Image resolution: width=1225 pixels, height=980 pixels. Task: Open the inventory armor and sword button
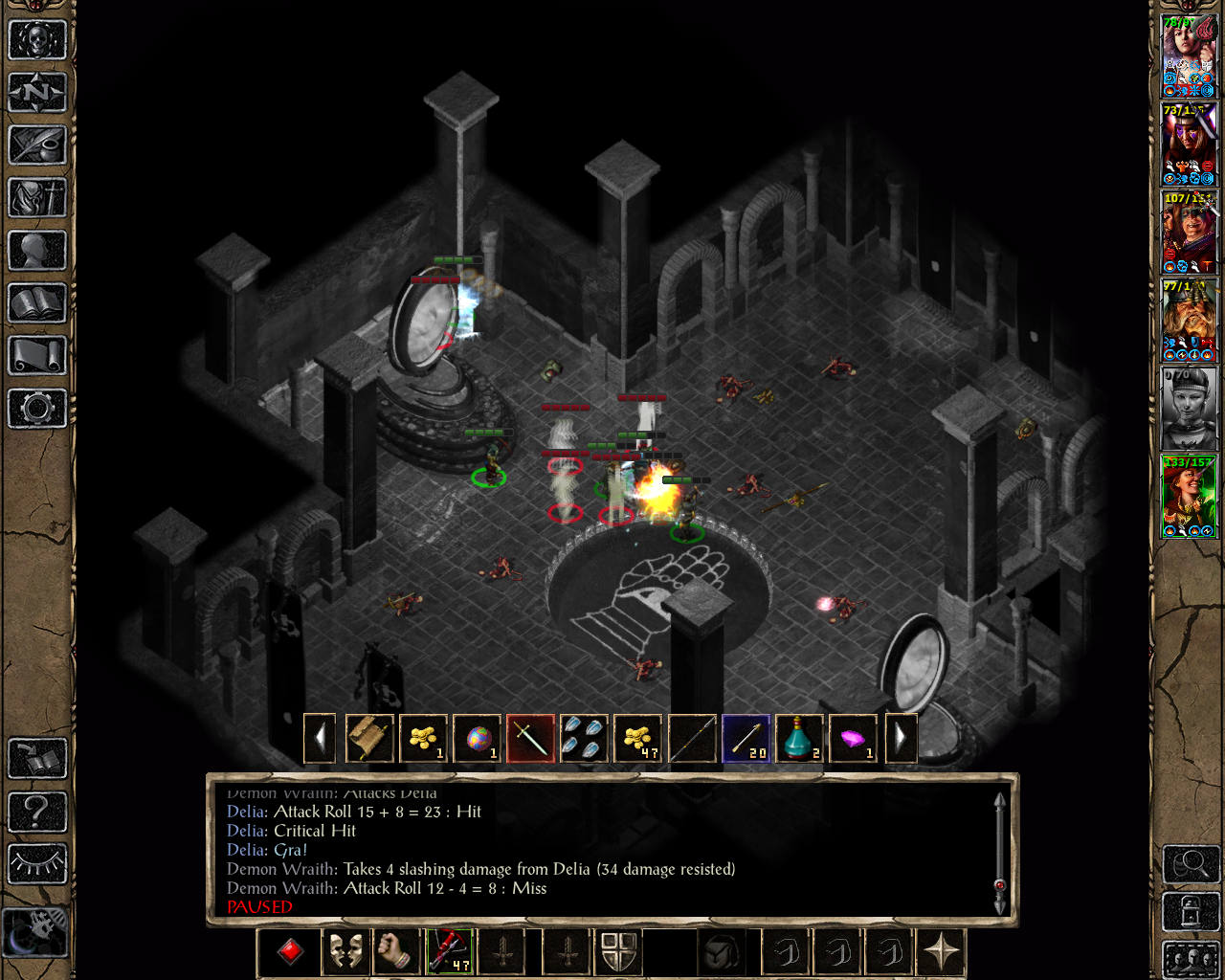(x=37, y=198)
